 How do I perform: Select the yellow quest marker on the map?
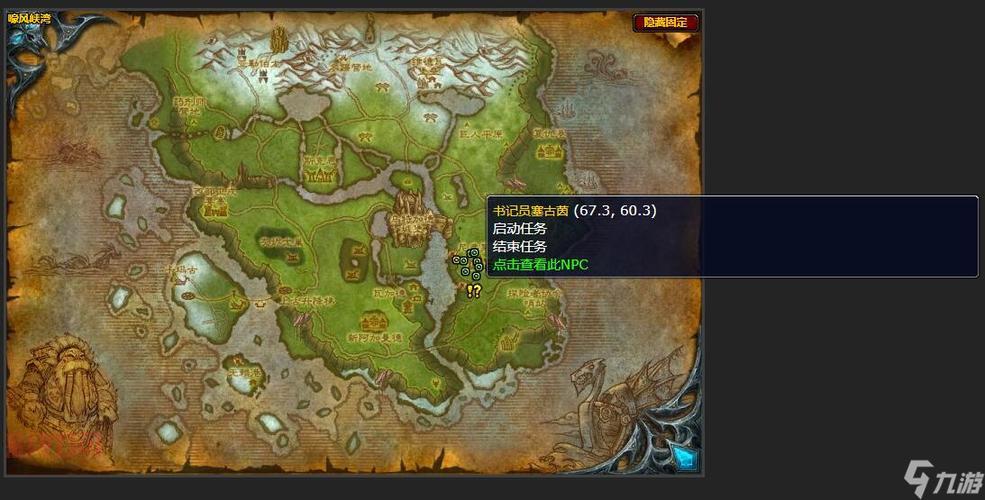tap(473, 290)
